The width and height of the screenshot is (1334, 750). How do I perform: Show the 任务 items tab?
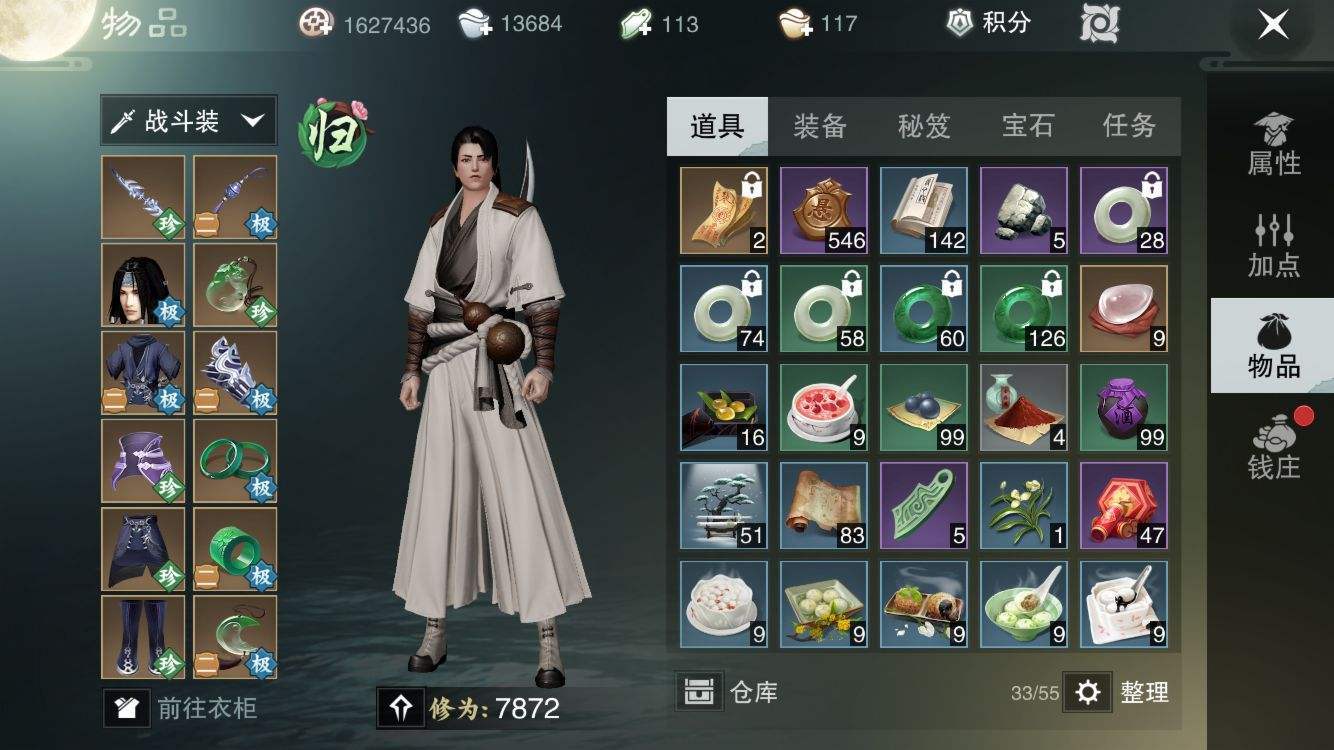pos(1129,126)
